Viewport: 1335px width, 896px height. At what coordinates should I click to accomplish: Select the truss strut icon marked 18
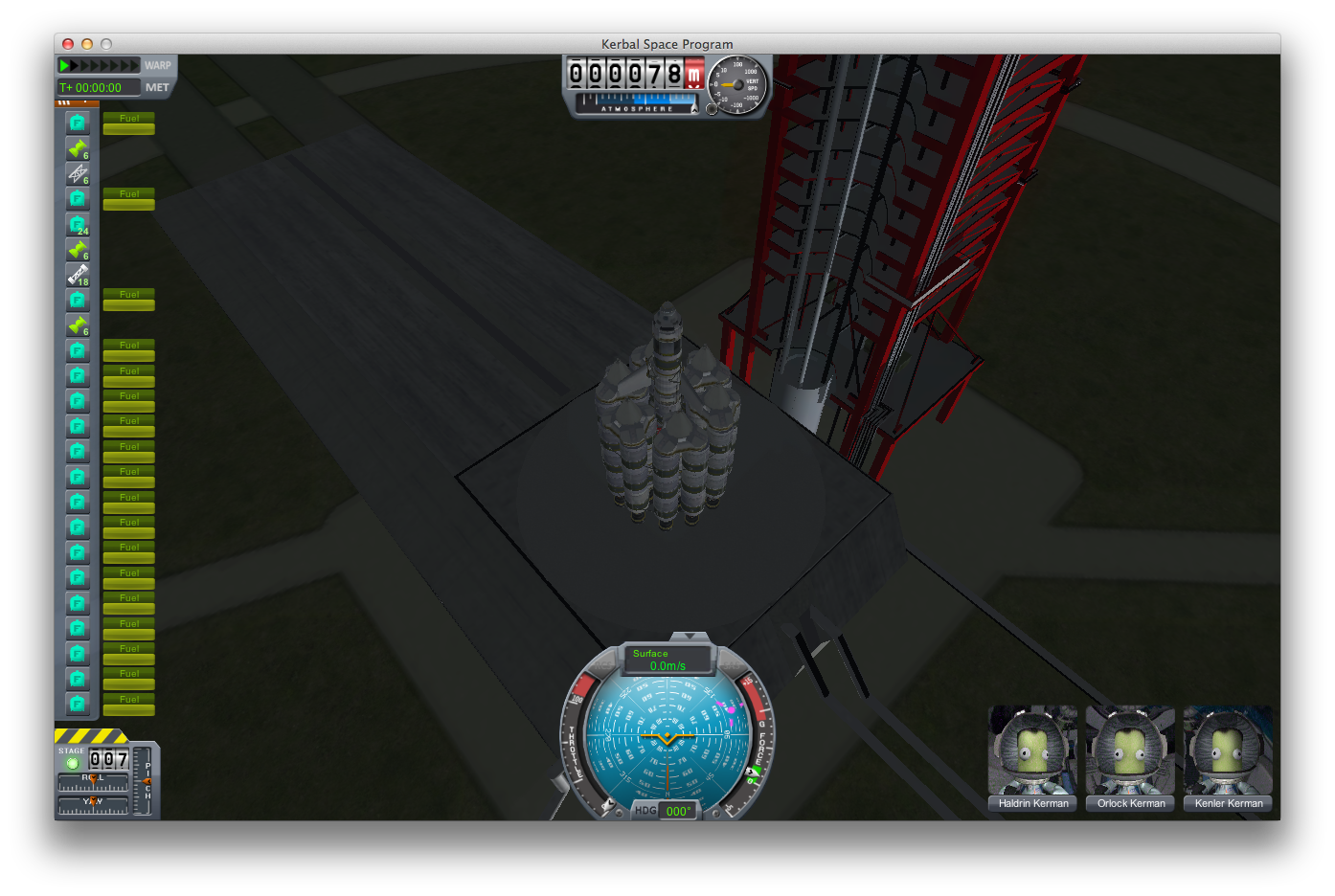coord(78,275)
